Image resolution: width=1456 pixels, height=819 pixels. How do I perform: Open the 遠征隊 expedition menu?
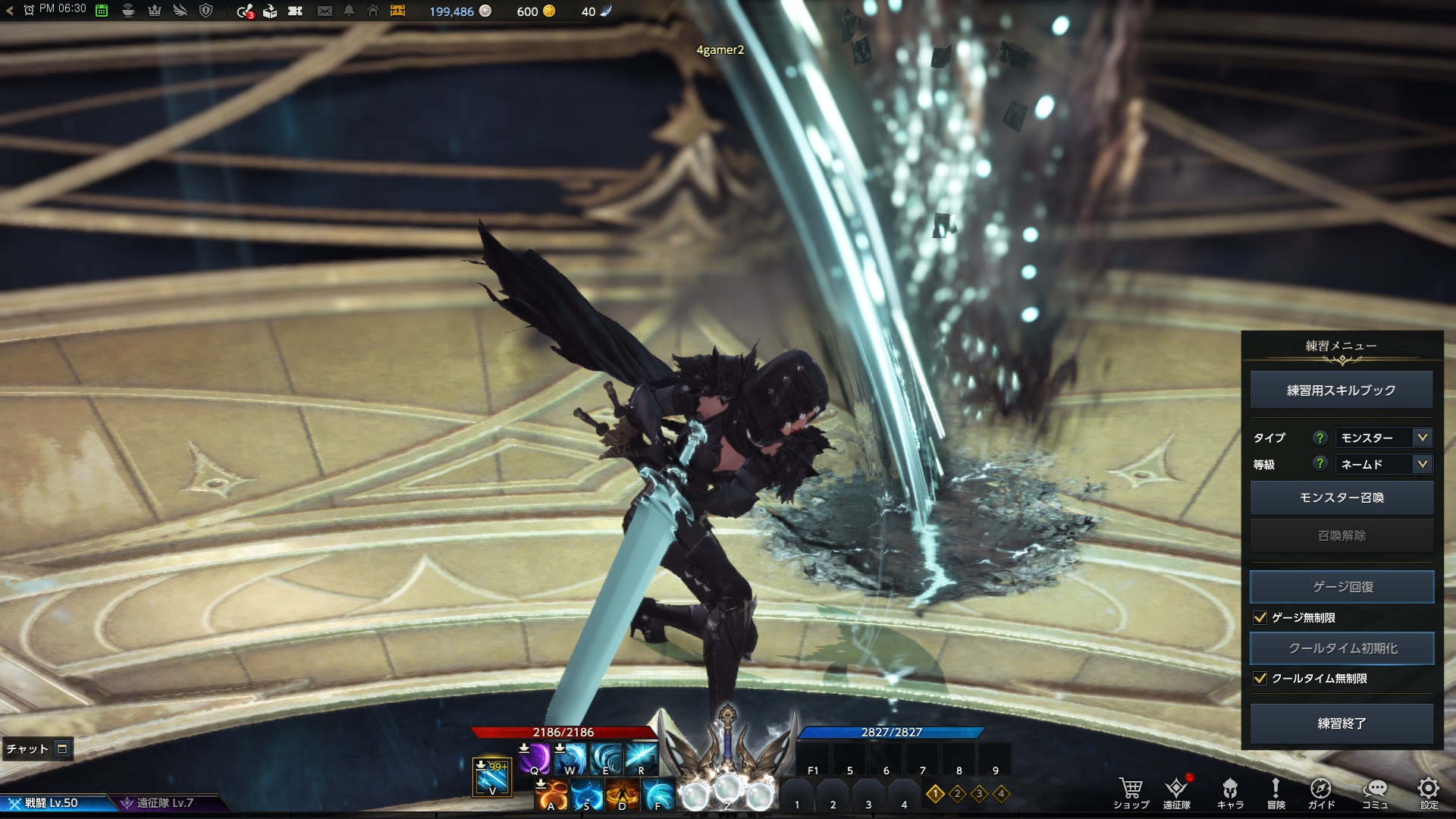point(1177,792)
